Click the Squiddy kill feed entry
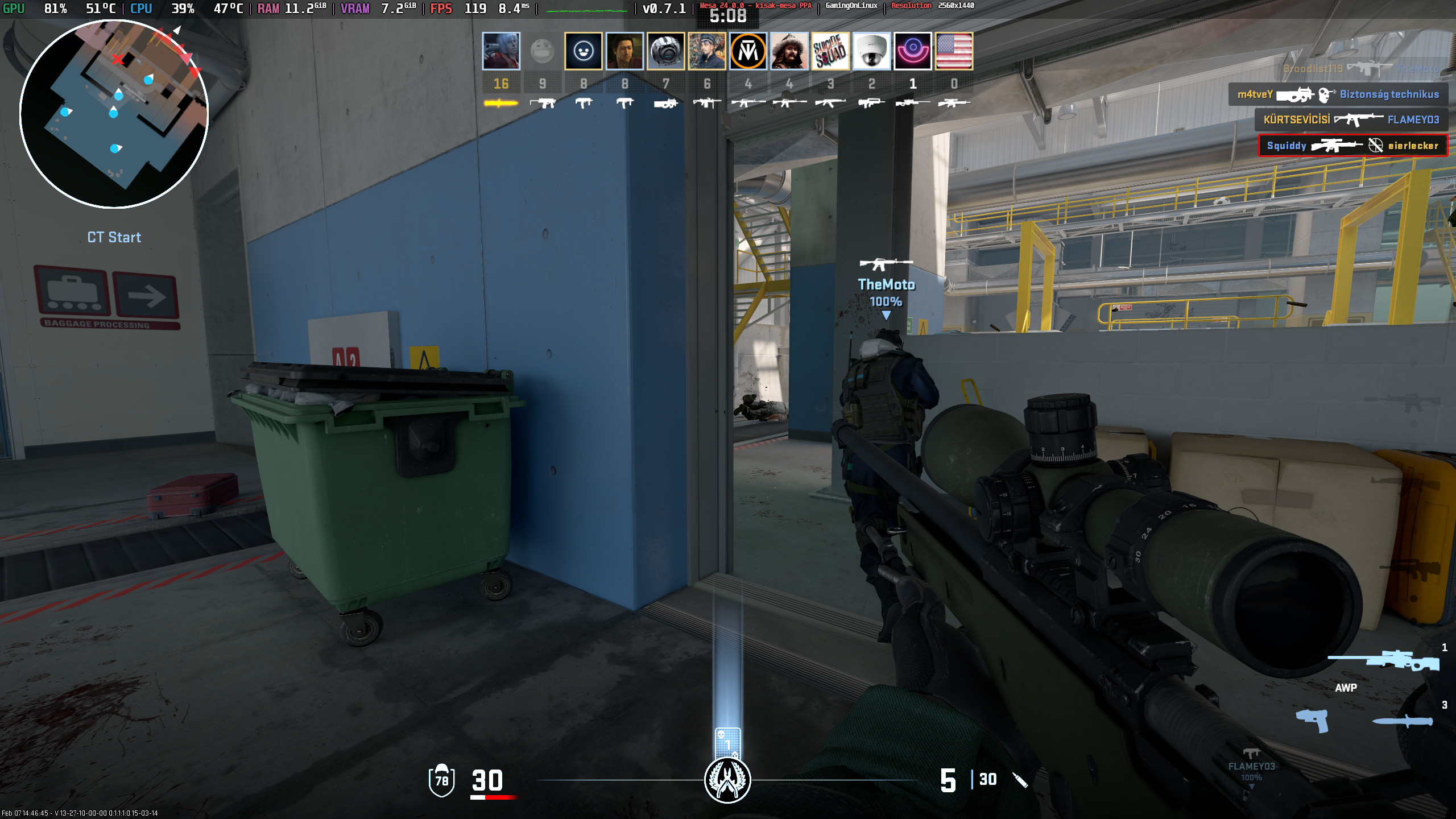1456x819 pixels. [1352, 146]
